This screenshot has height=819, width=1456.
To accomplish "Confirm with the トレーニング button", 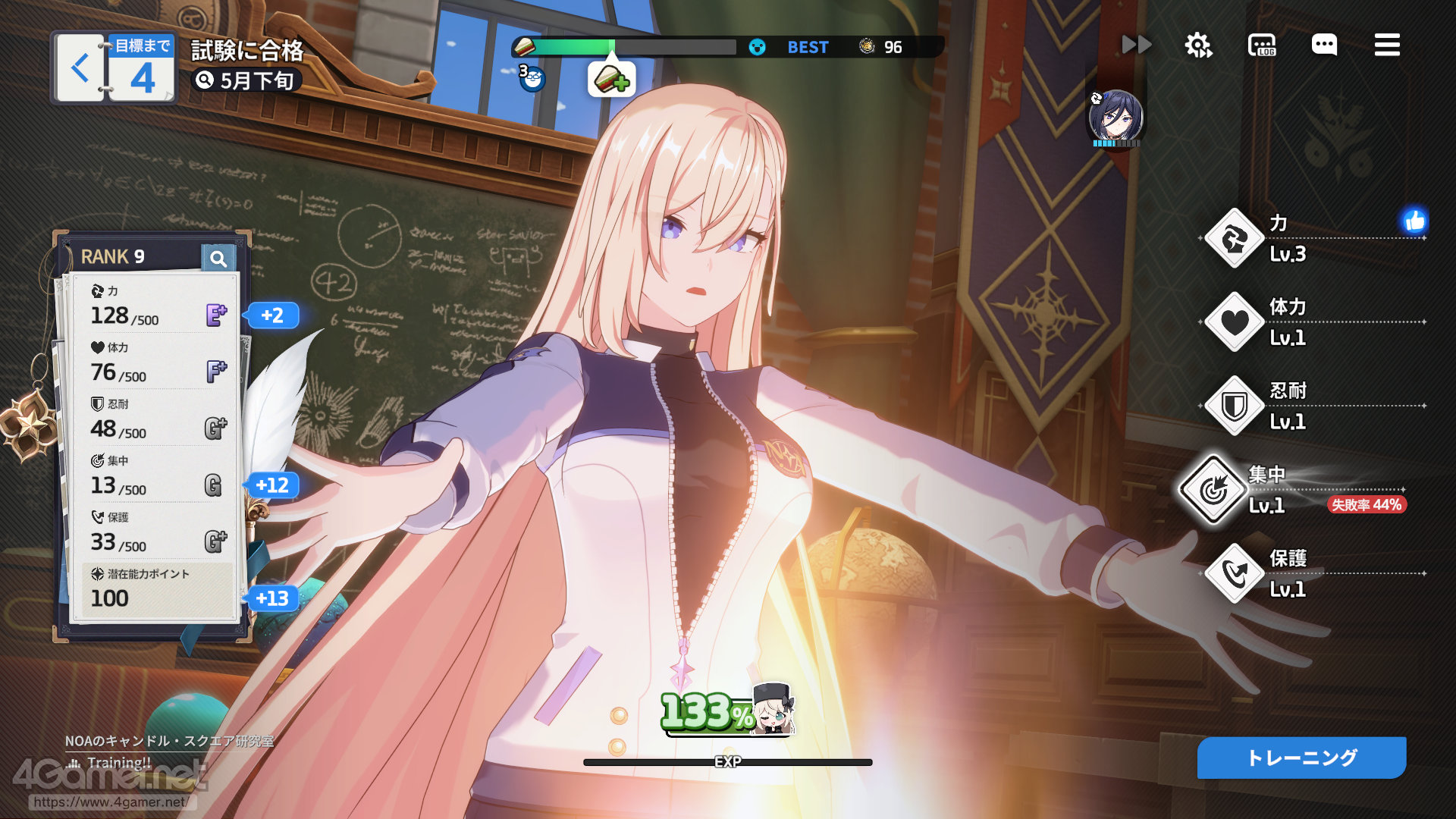I will coord(1301,758).
